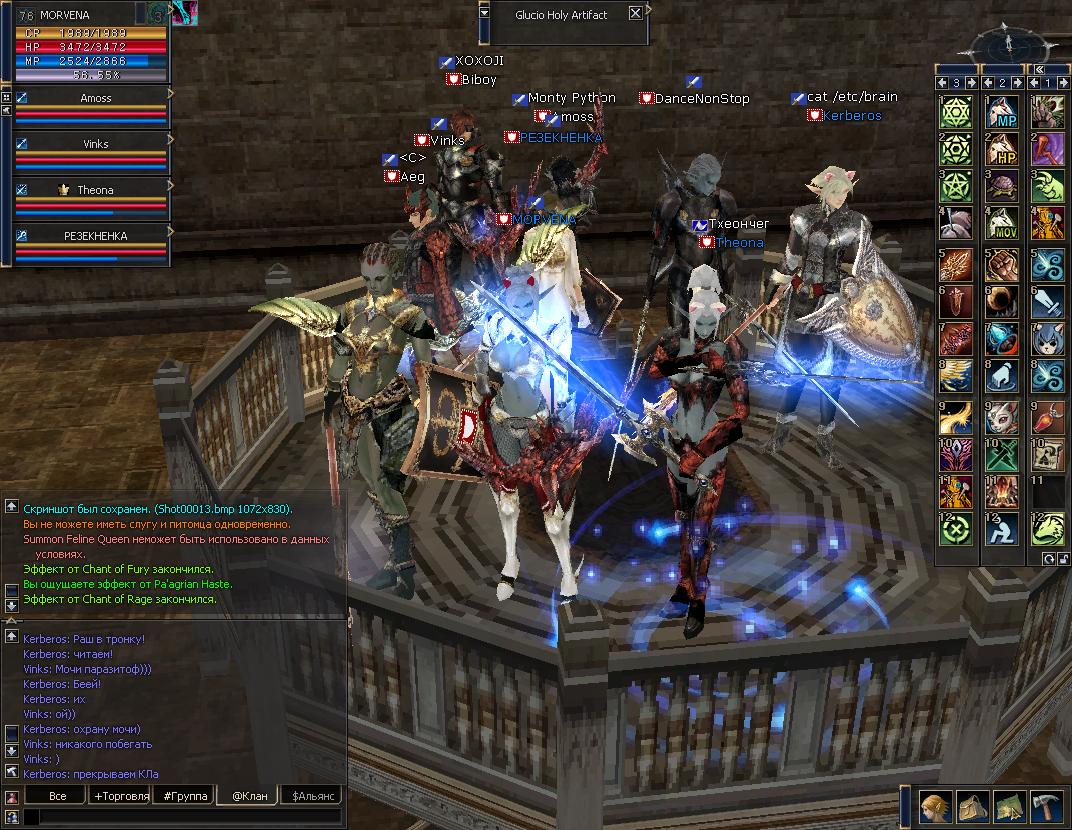Select party member РЕЗЕКНЕНКА

pyautogui.click(x=96, y=236)
